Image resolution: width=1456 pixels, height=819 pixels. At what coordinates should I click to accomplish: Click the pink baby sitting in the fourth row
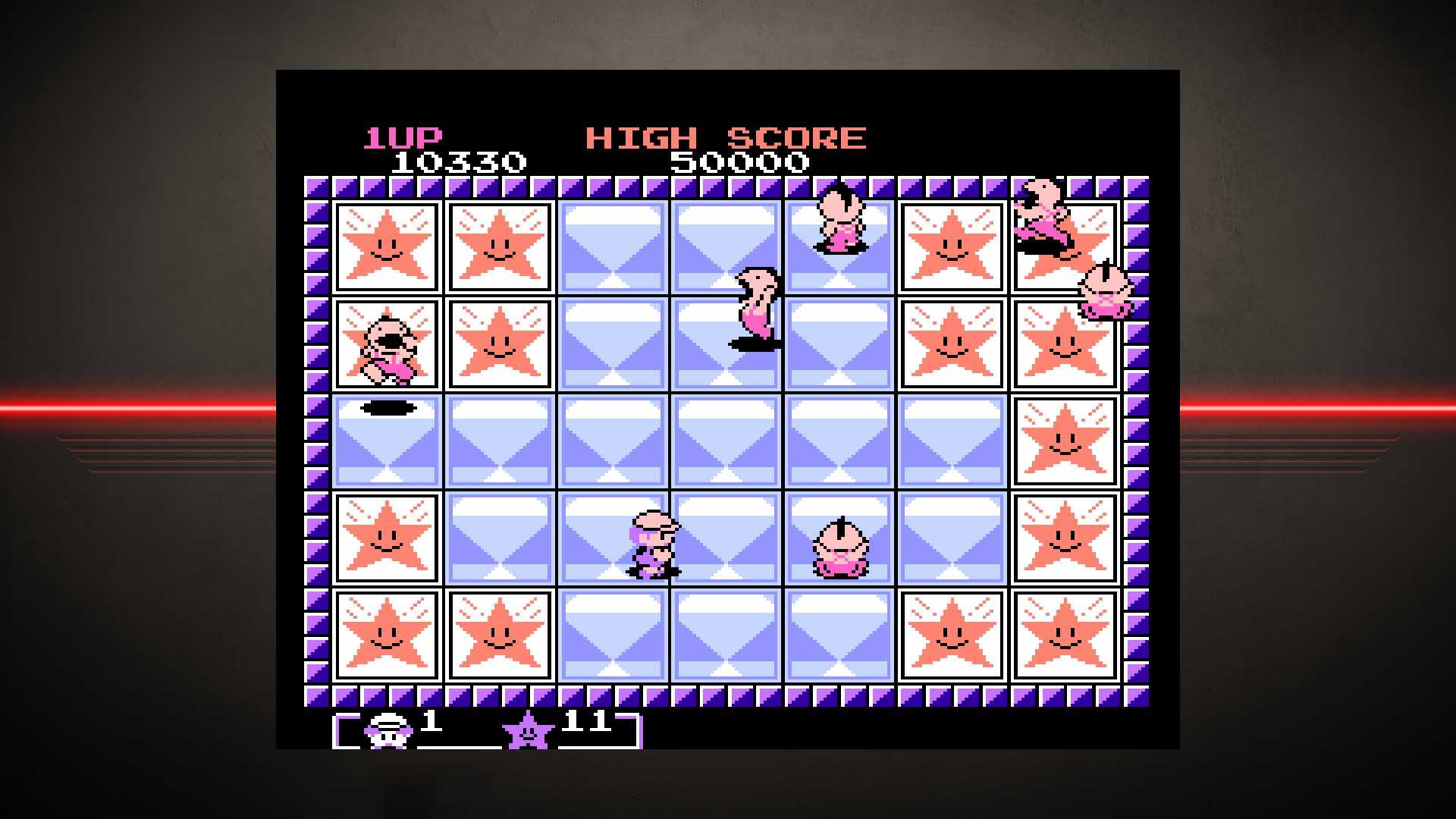(842, 546)
